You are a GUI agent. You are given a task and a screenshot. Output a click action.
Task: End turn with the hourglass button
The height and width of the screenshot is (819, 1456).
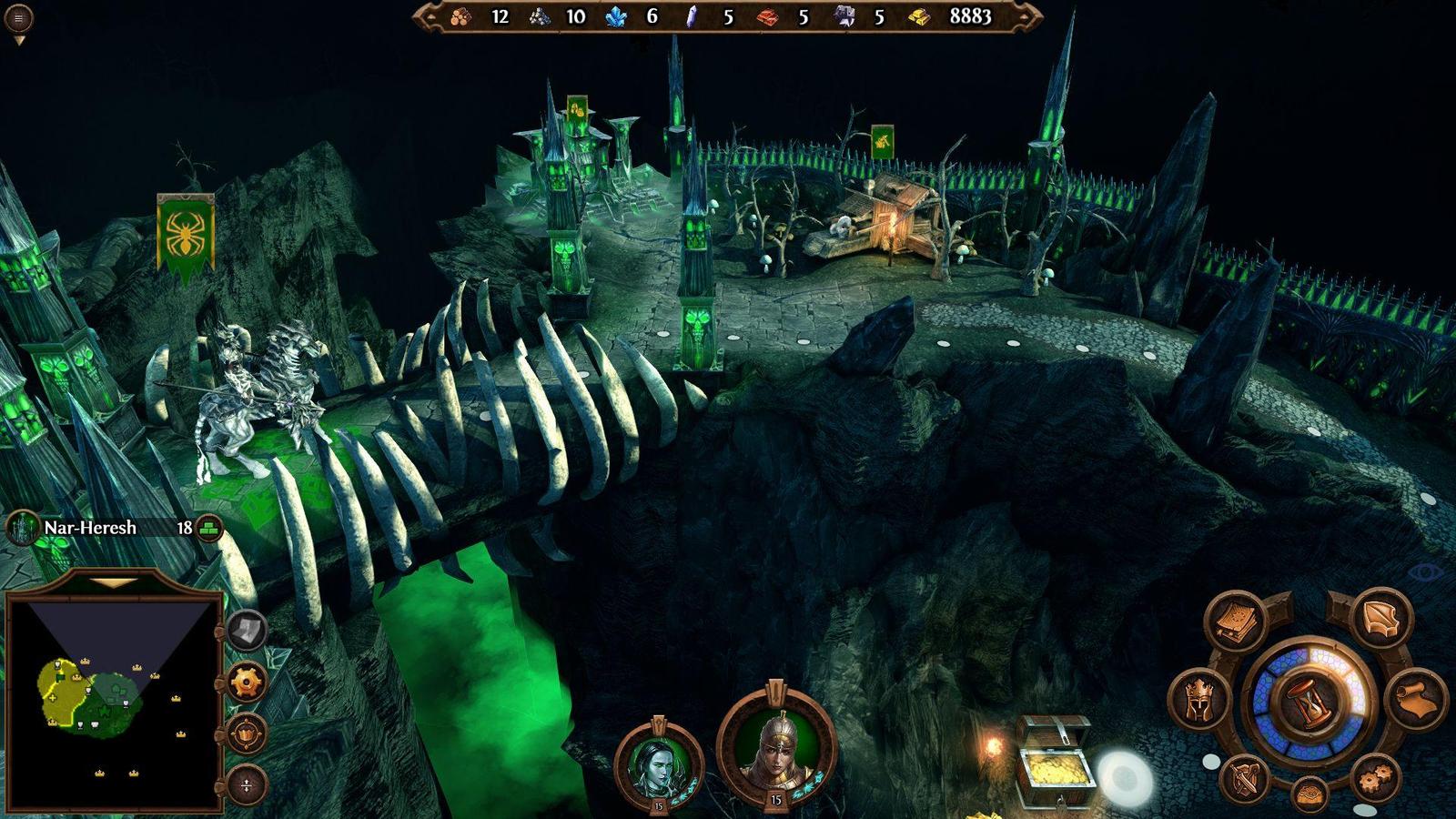click(1309, 701)
